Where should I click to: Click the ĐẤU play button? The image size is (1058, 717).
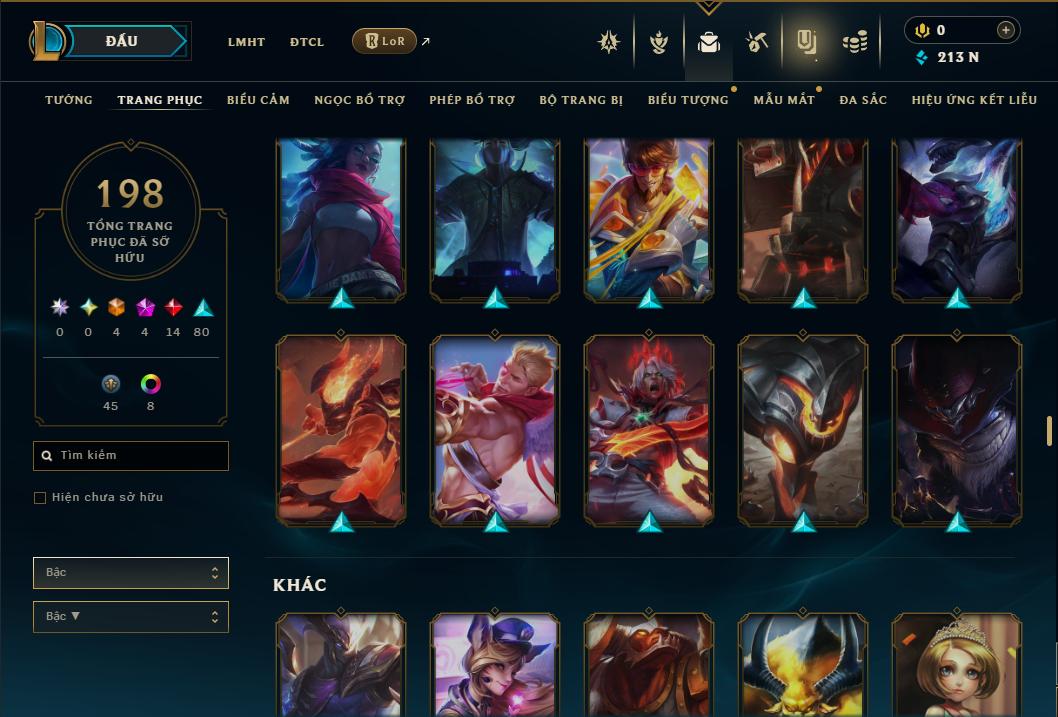pos(121,41)
